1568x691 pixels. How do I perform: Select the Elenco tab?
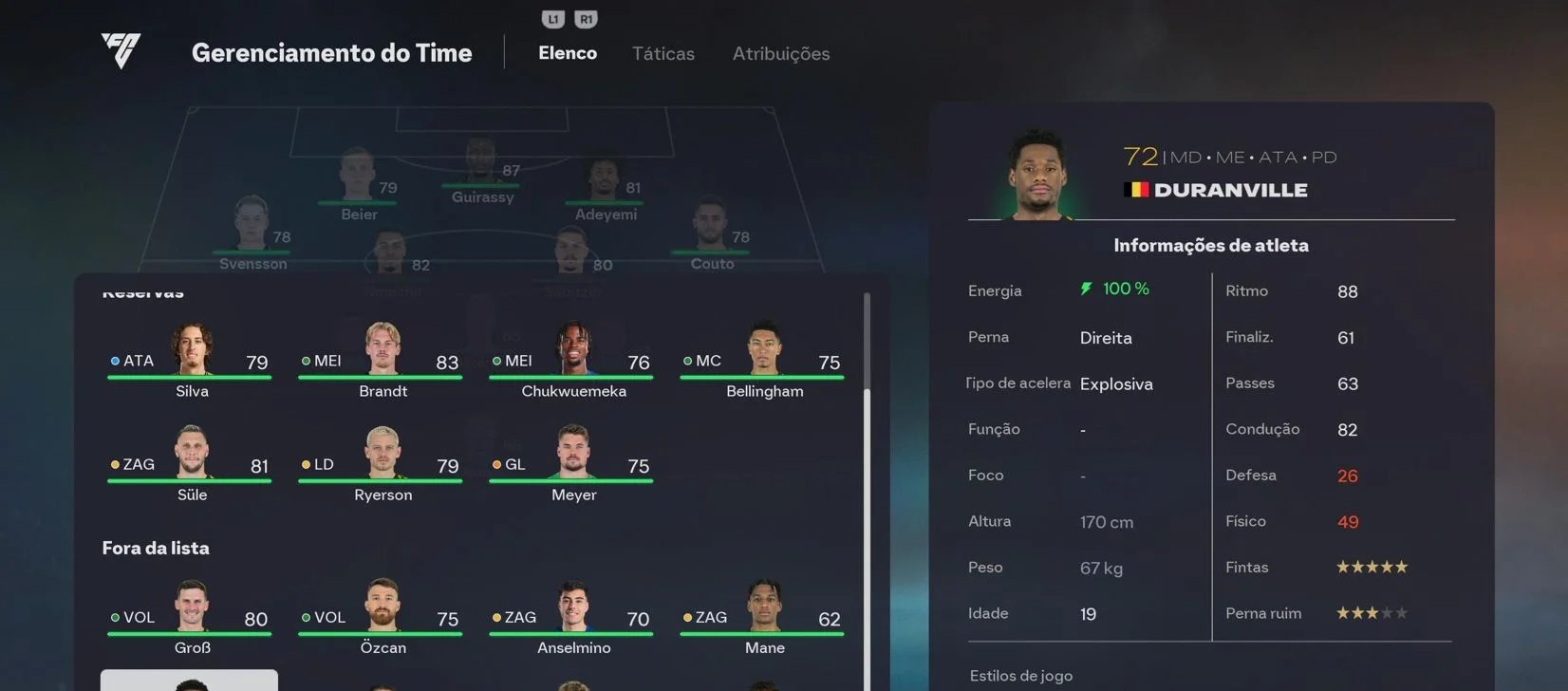pos(567,53)
